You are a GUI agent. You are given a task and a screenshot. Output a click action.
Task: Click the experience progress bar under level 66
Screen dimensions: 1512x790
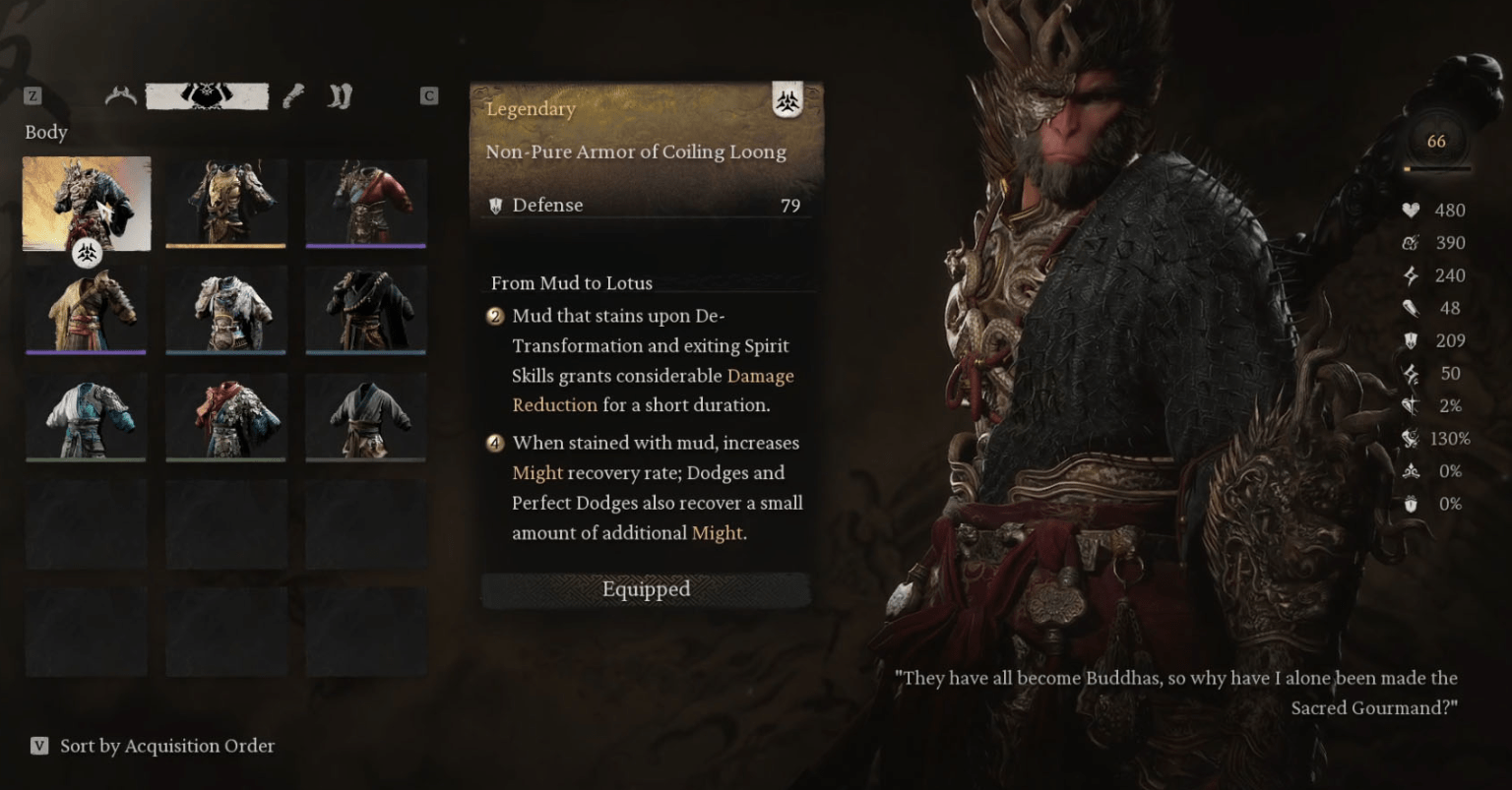pos(1435,169)
